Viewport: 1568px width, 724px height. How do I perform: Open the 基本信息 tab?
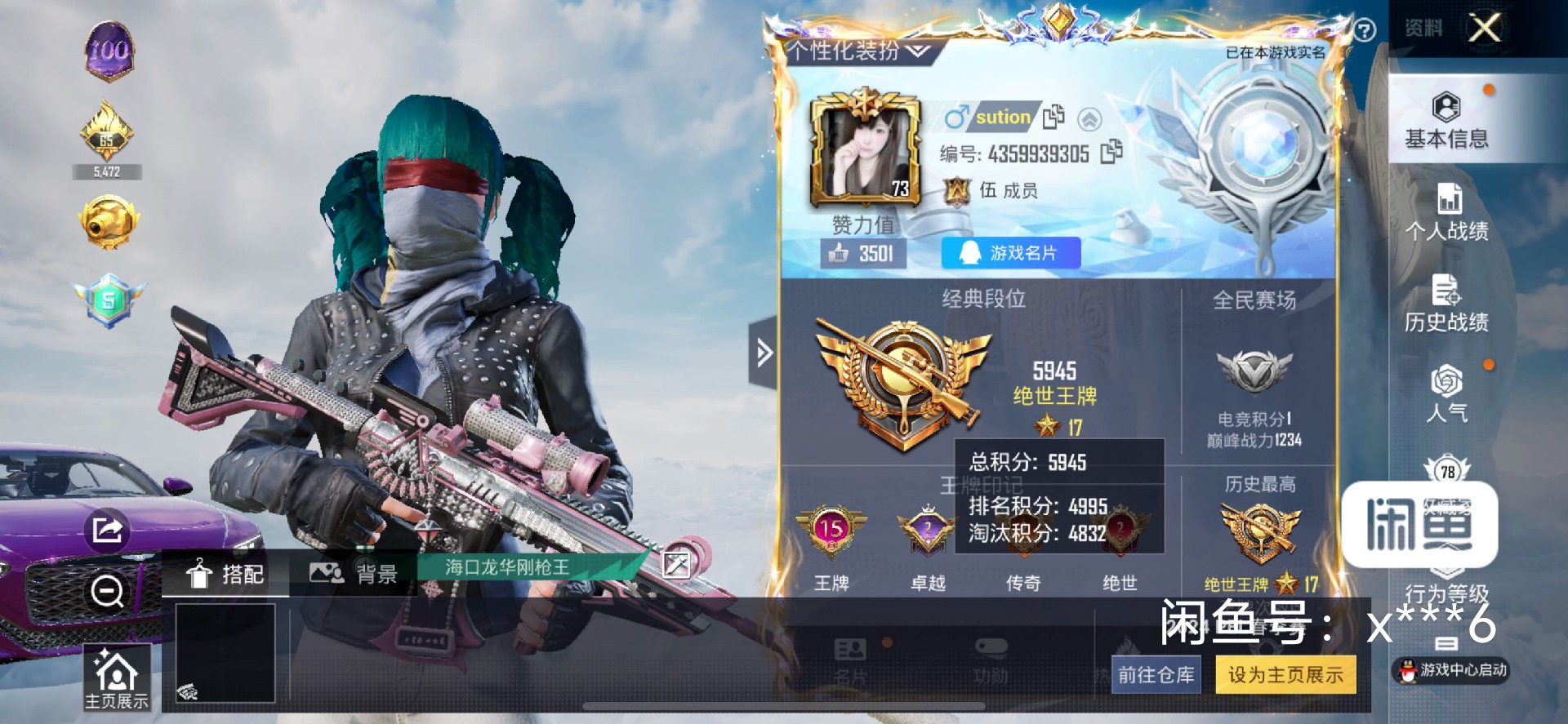pyautogui.click(x=1445, y=120)
